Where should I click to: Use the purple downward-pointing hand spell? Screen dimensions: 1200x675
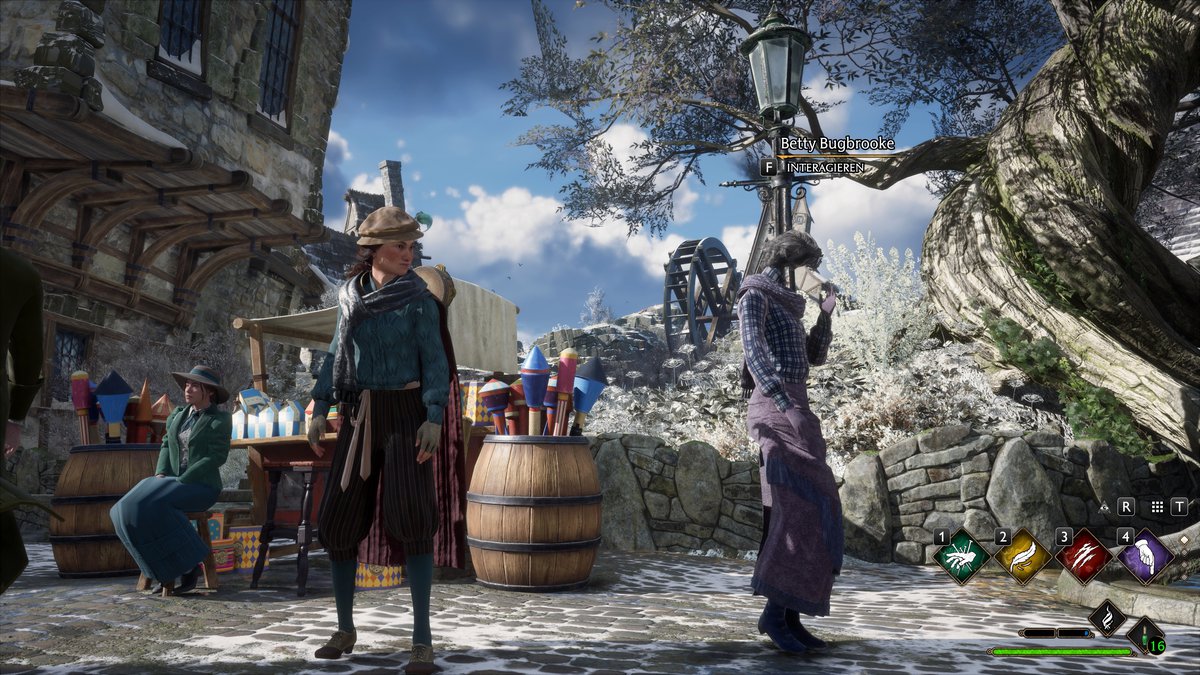point(1146,557)
